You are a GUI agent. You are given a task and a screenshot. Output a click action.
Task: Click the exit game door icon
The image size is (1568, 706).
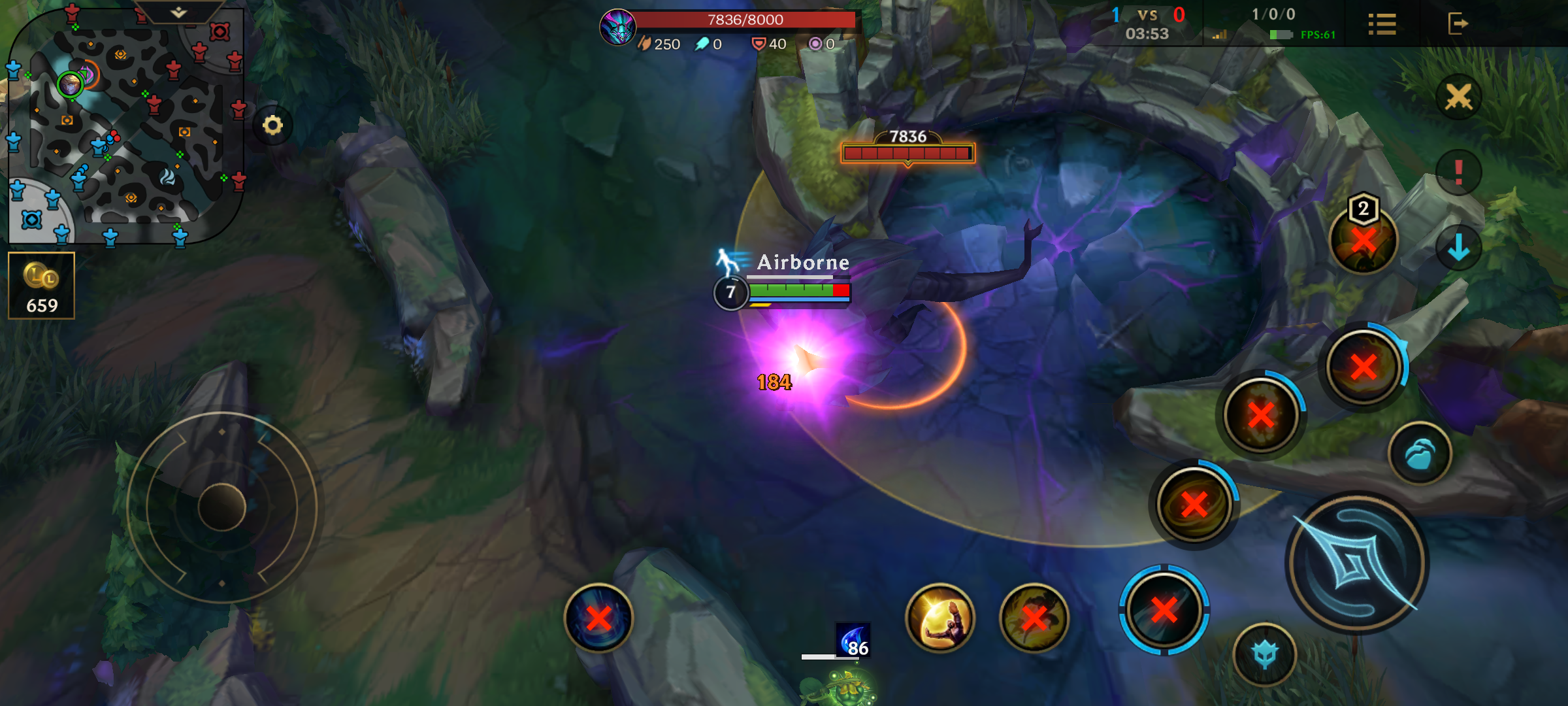point(1457,24)
